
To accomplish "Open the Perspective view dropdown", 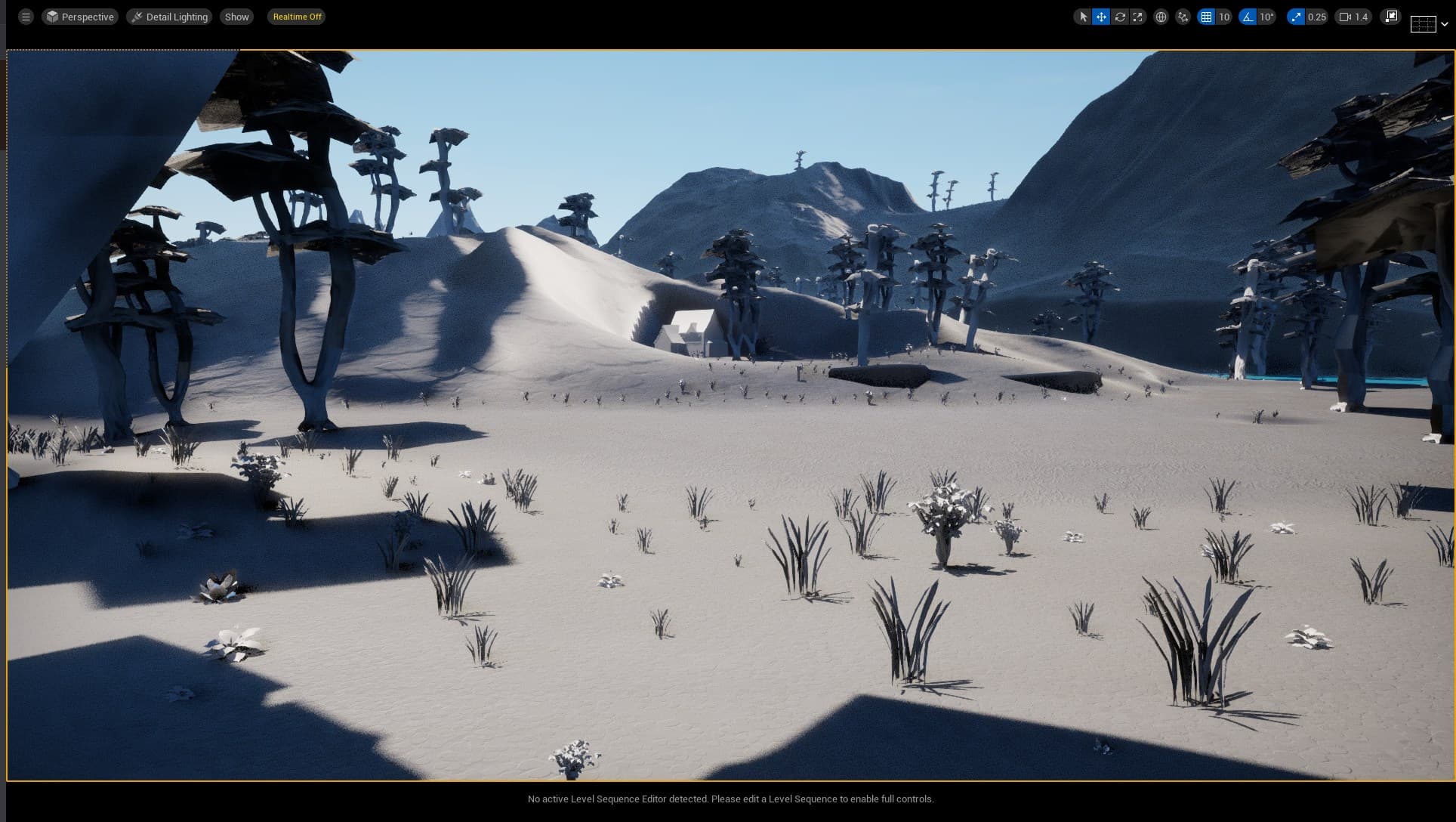I will (x=80, y=16).
